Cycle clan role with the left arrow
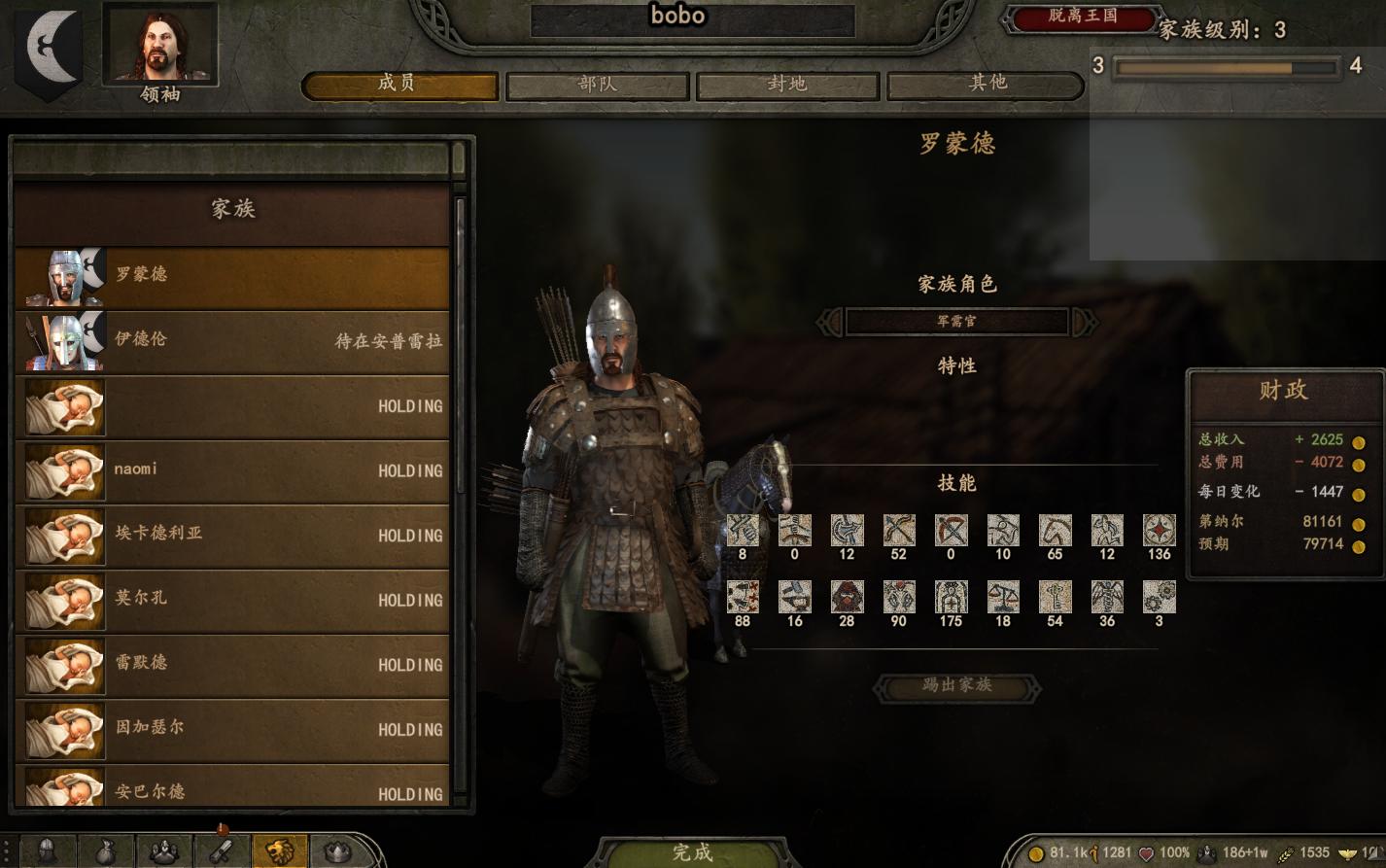The width and height of the screenshot is (1386, 868). pyautogui.click(x=830, y=321)
